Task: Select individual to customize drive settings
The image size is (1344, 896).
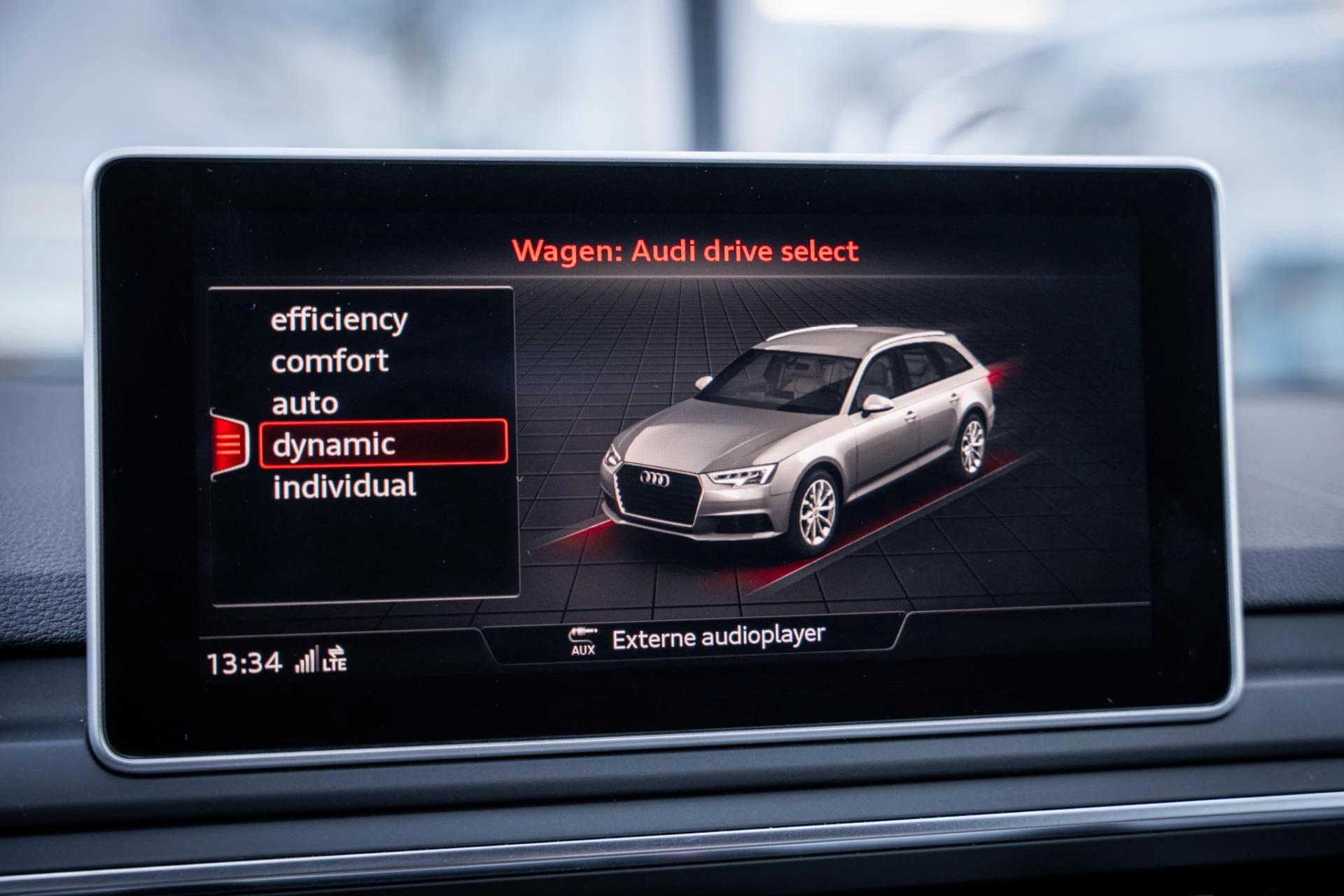Action: point(346,483)
